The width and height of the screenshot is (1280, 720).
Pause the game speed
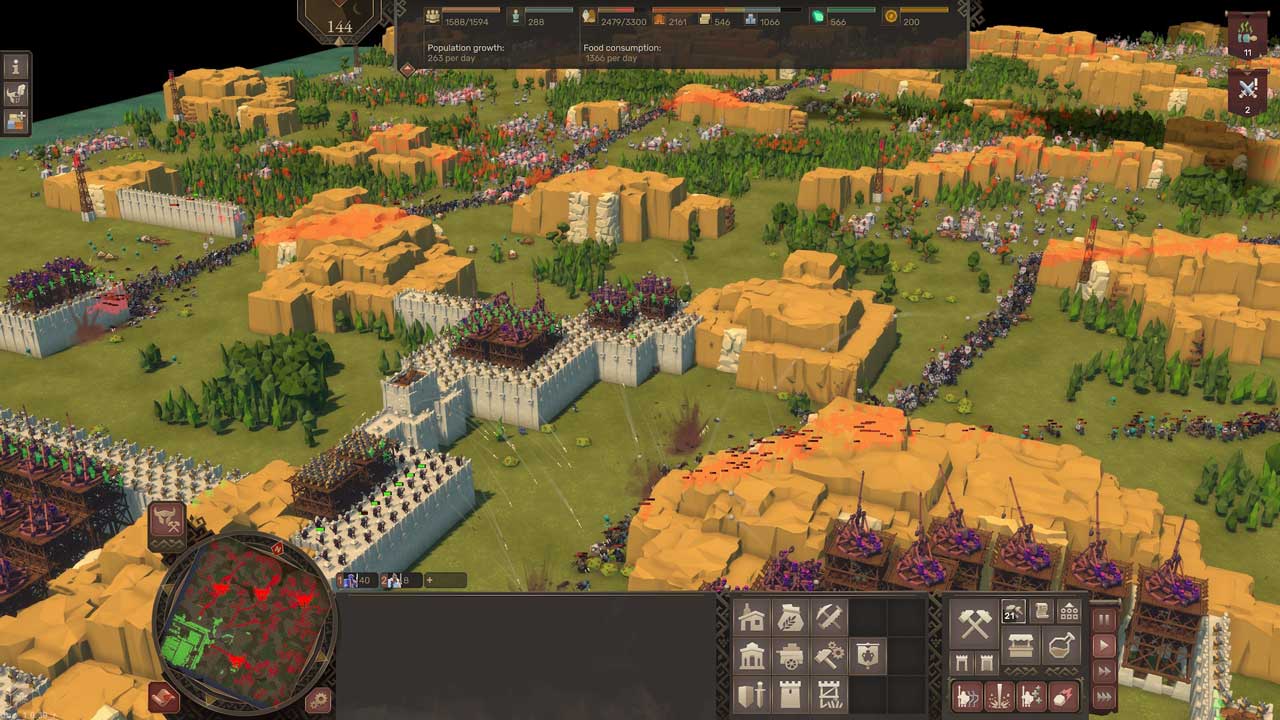[1105, 620]
